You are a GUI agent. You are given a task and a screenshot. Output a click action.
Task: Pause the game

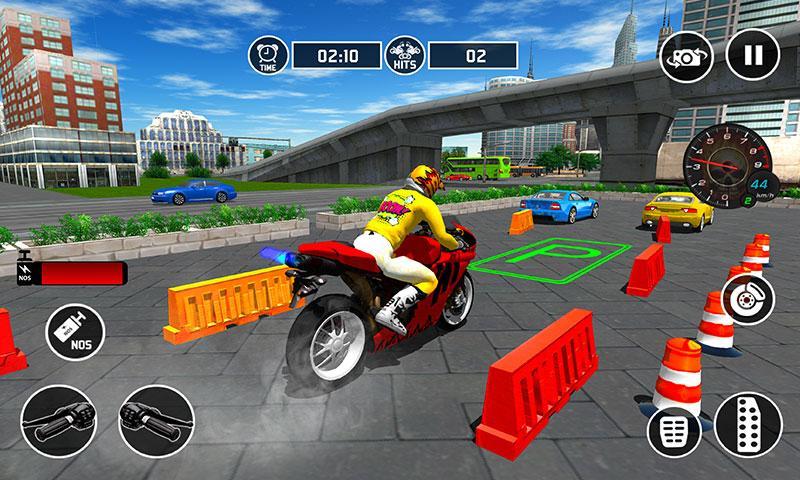tap(753, 56)
